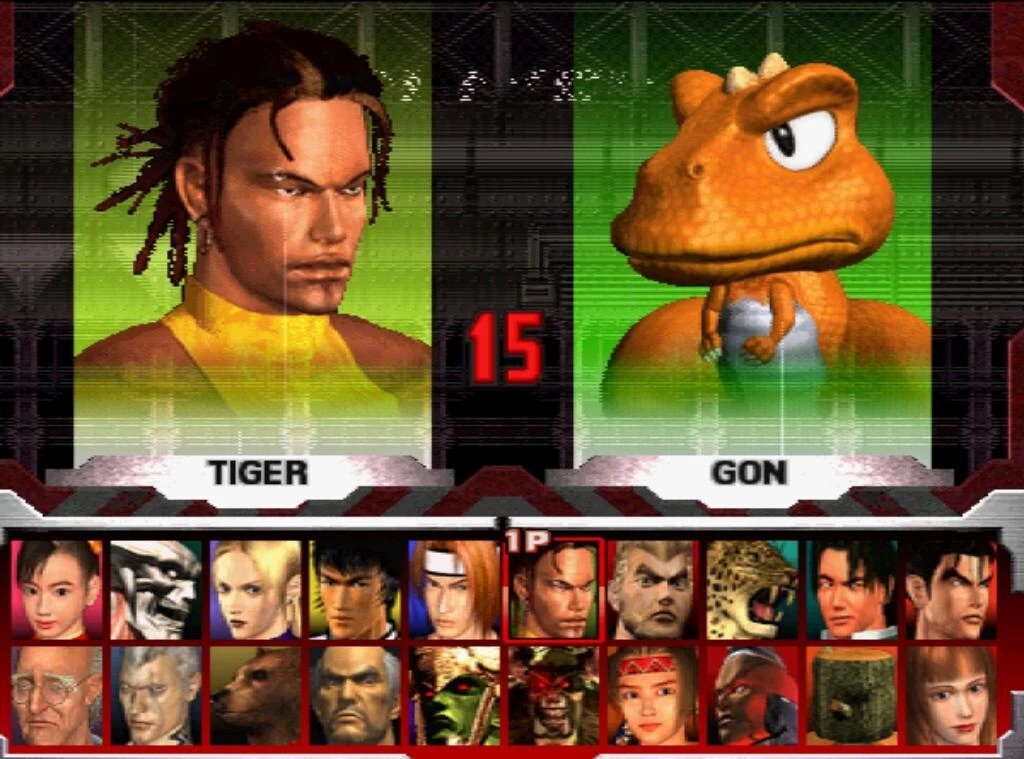Pick Mokujin the wooden log portrait
The image size is (1024, 759).
[x=851, y=696]
